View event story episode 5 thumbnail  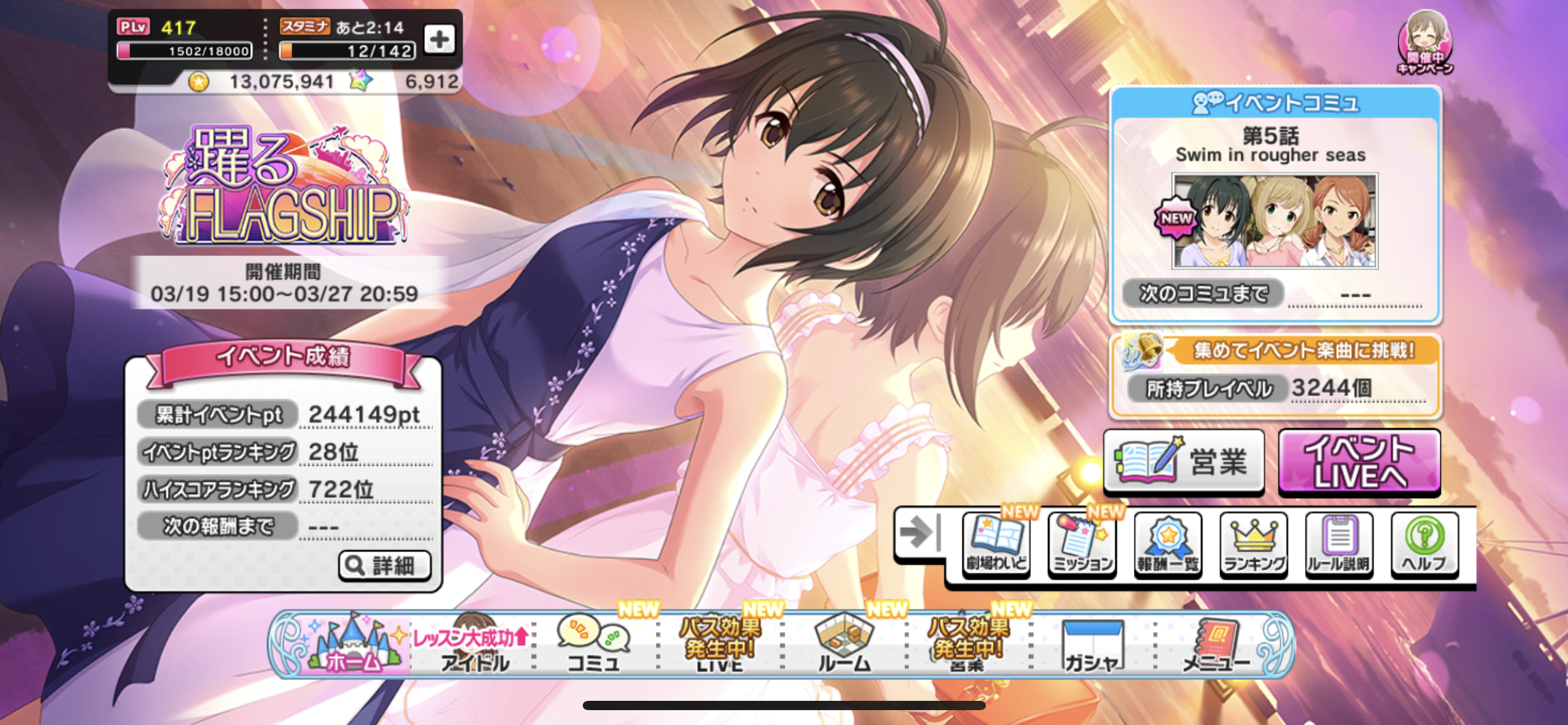[1274, 221]
